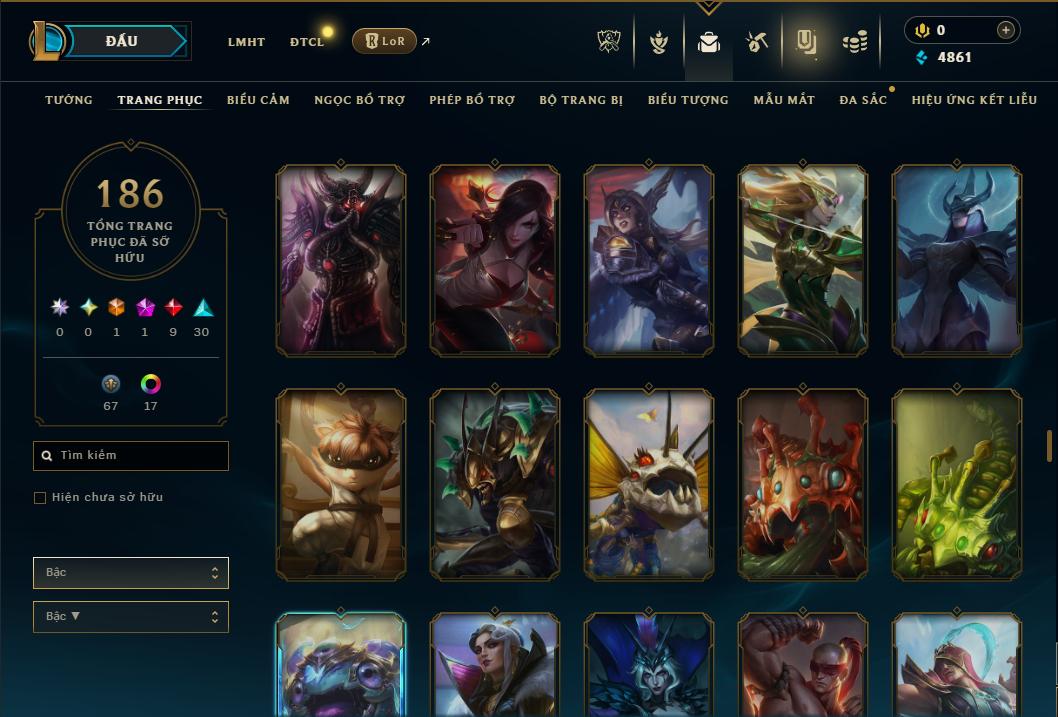
Task: Open the coin stack store icon
Action: coord(854,42)
